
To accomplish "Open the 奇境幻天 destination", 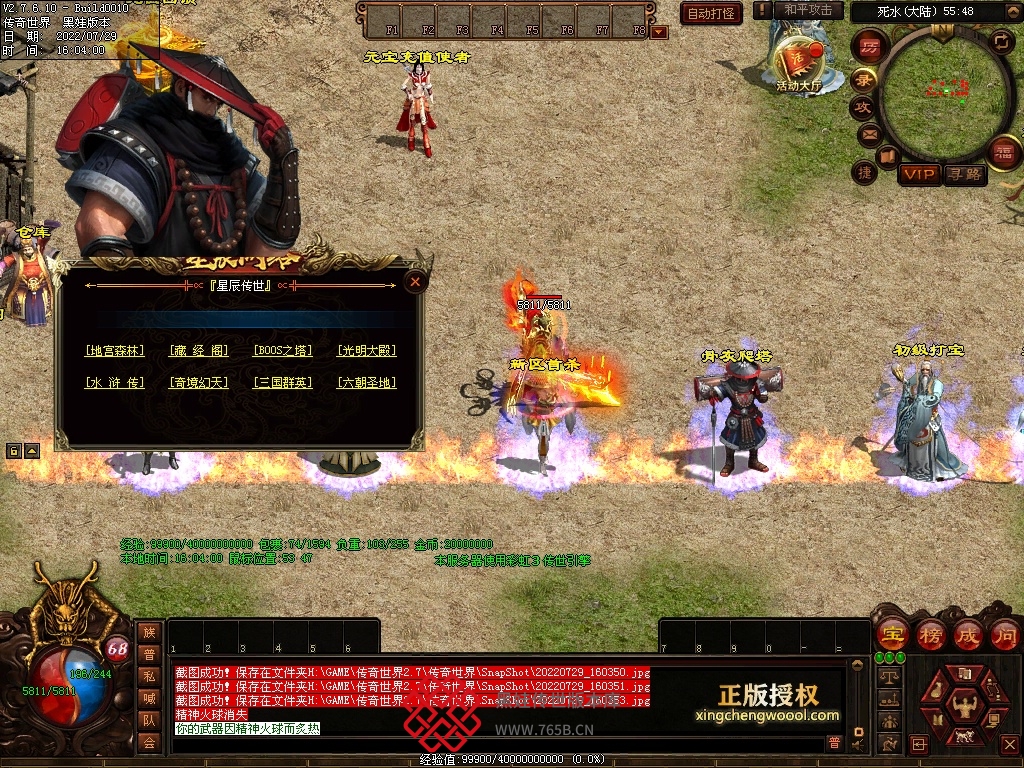I will coord(199,383).
